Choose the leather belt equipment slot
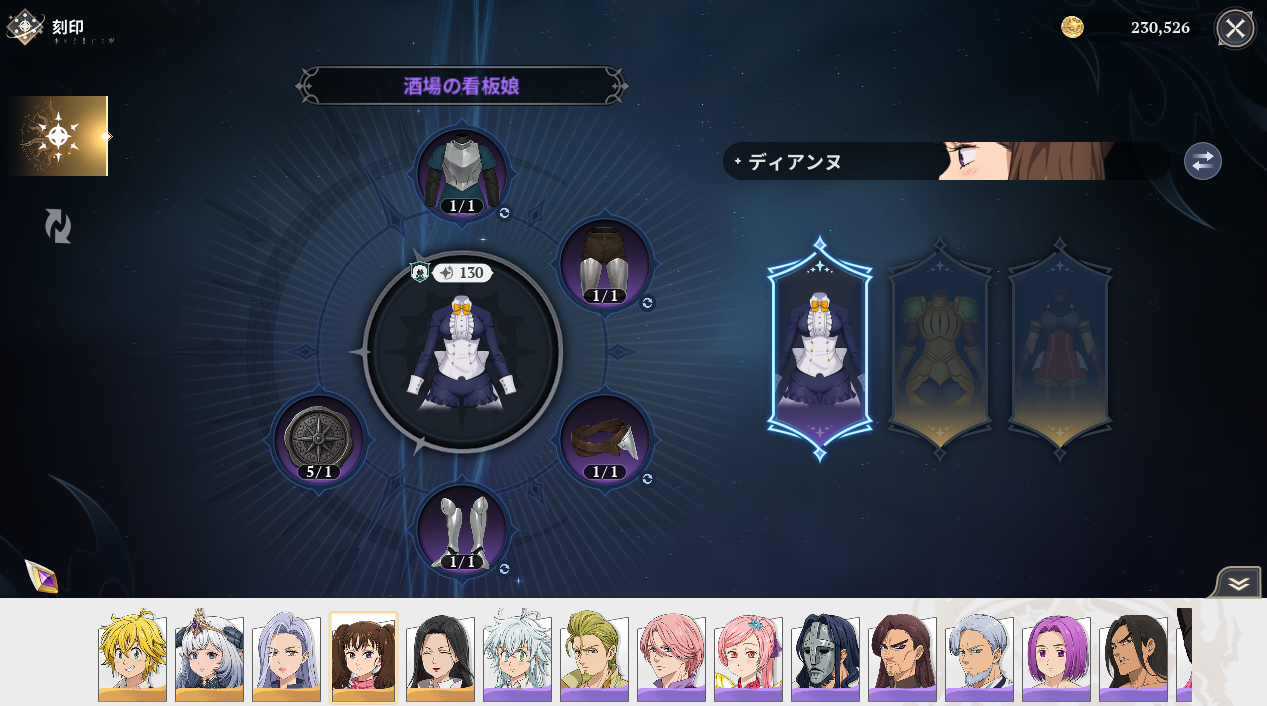The image size is (1267, 706). click(604, 440)
